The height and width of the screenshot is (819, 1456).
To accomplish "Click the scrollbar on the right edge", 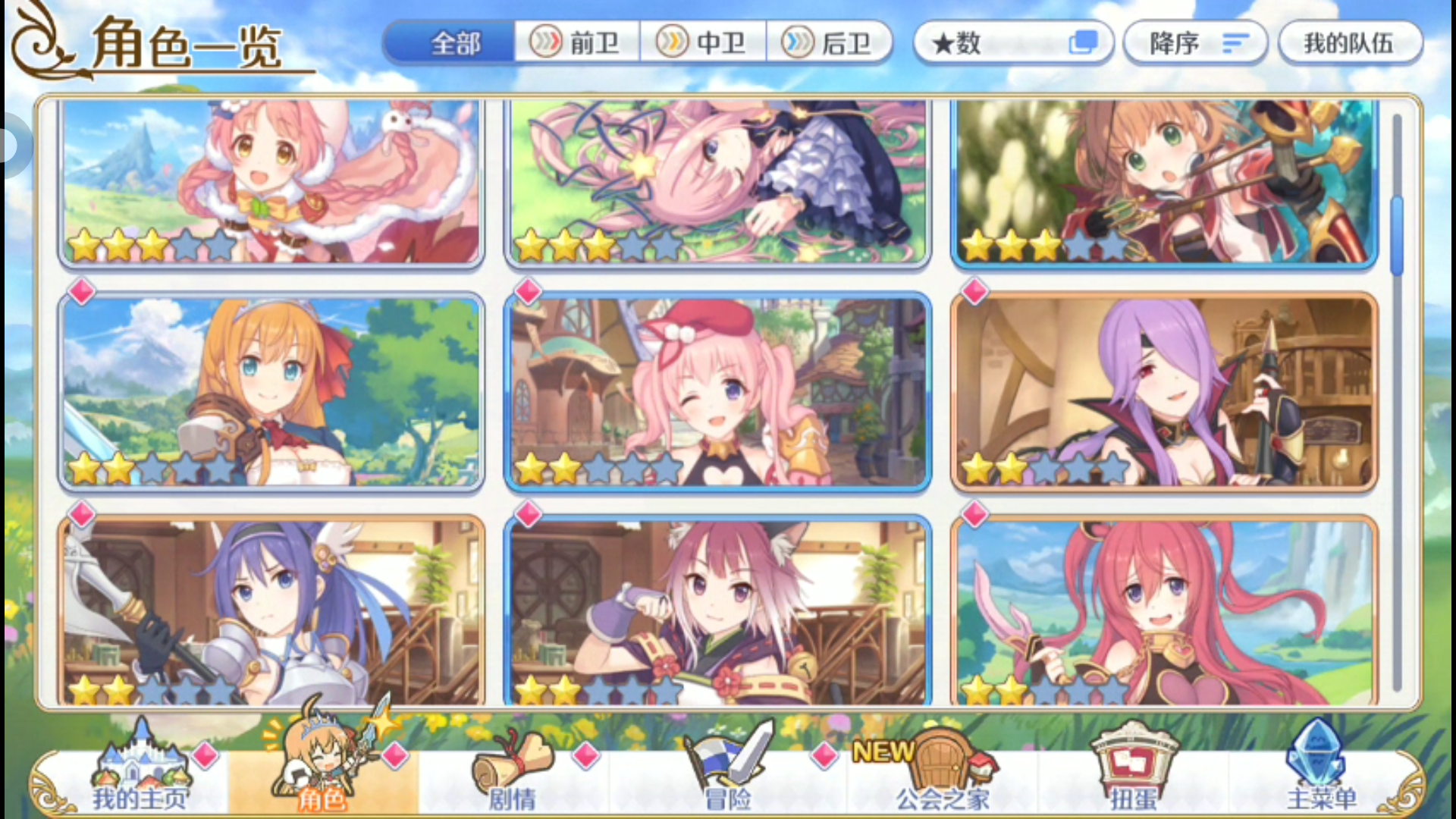I will (1399, 227).
